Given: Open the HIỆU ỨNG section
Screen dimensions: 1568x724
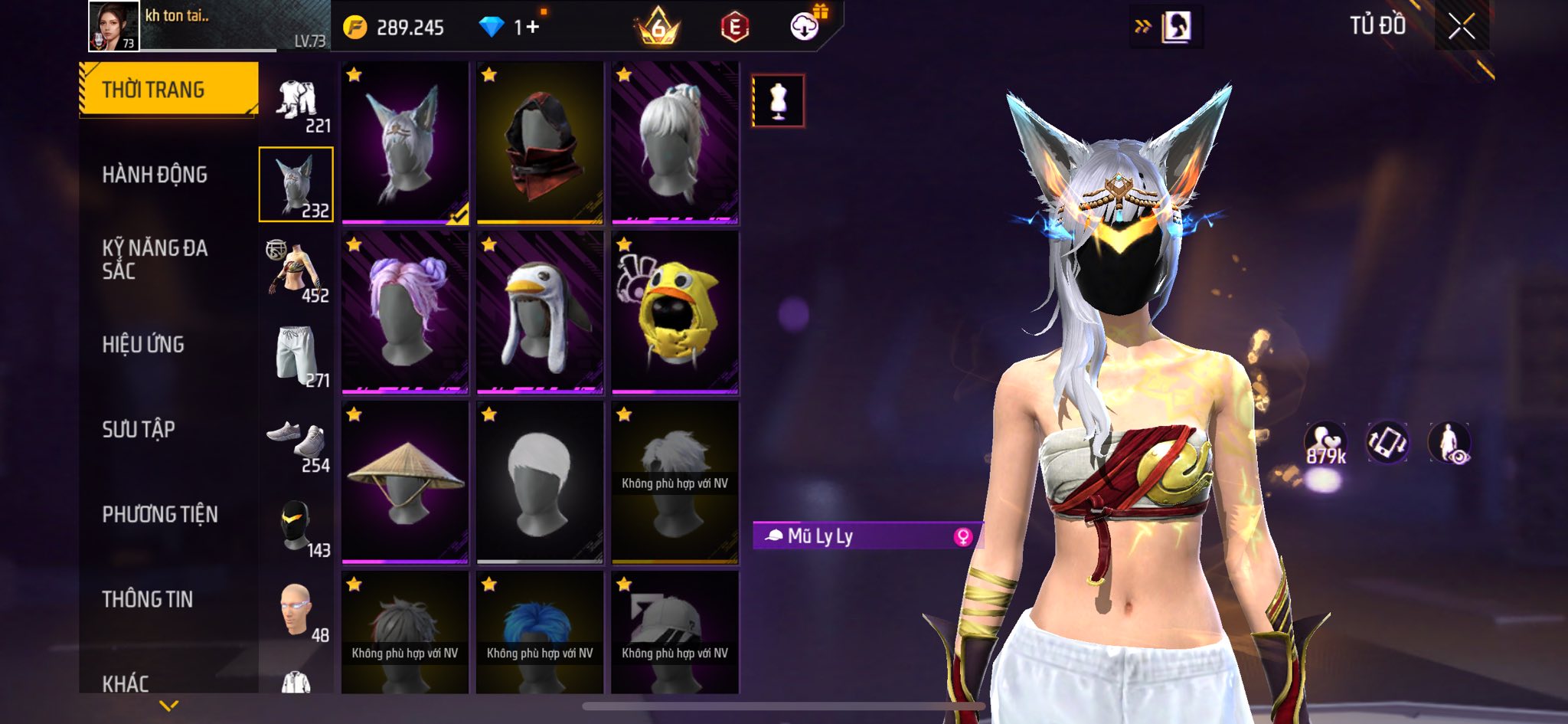Looking at the screenshot, I should [143, 345].
